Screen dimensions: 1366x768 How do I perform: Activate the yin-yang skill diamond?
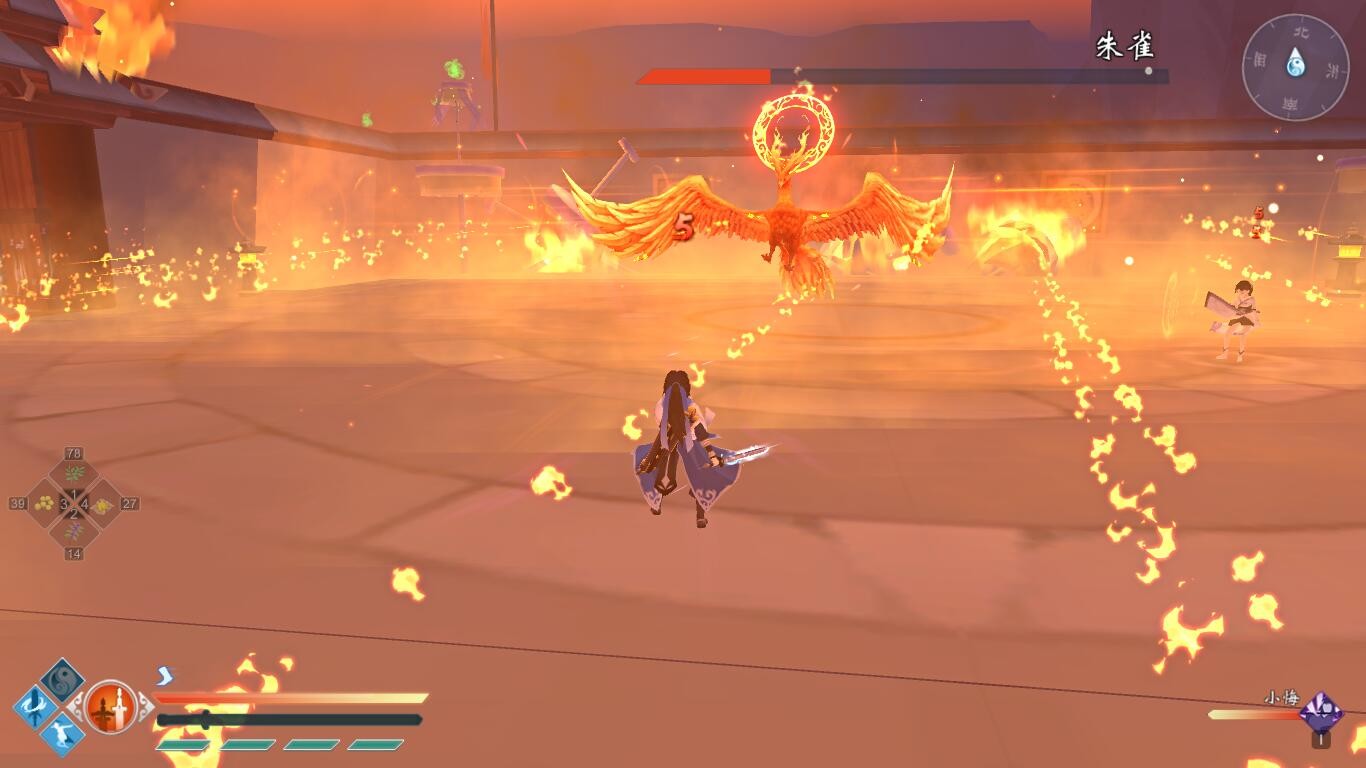[62, 681]
